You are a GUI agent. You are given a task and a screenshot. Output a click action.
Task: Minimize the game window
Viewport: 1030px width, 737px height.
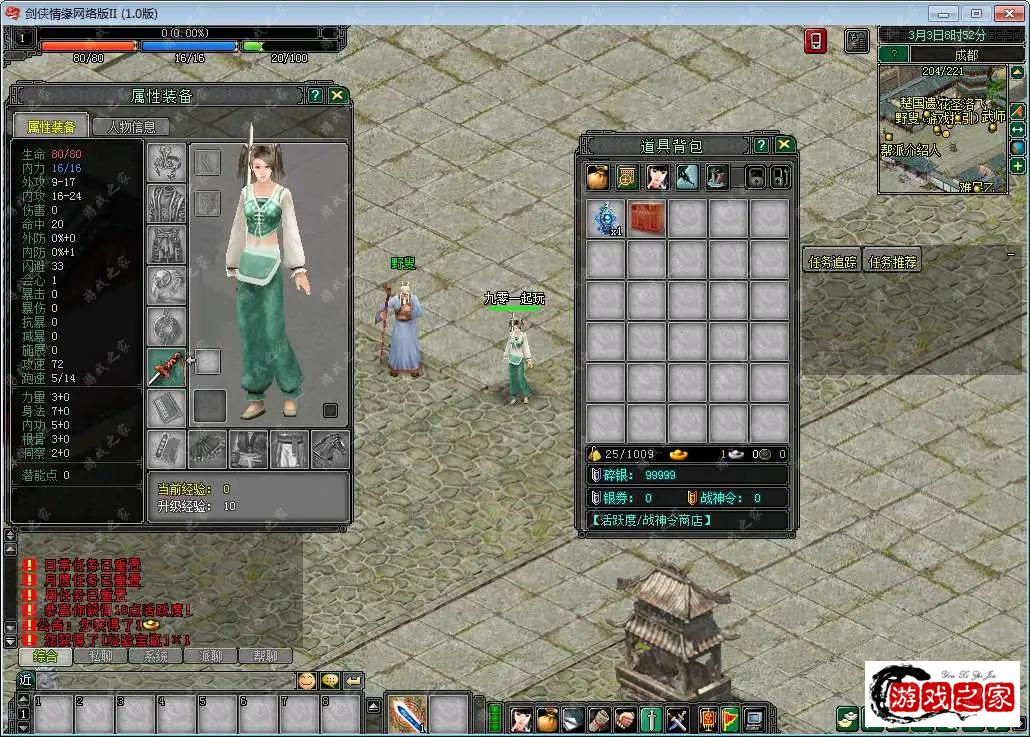(943, 13)
